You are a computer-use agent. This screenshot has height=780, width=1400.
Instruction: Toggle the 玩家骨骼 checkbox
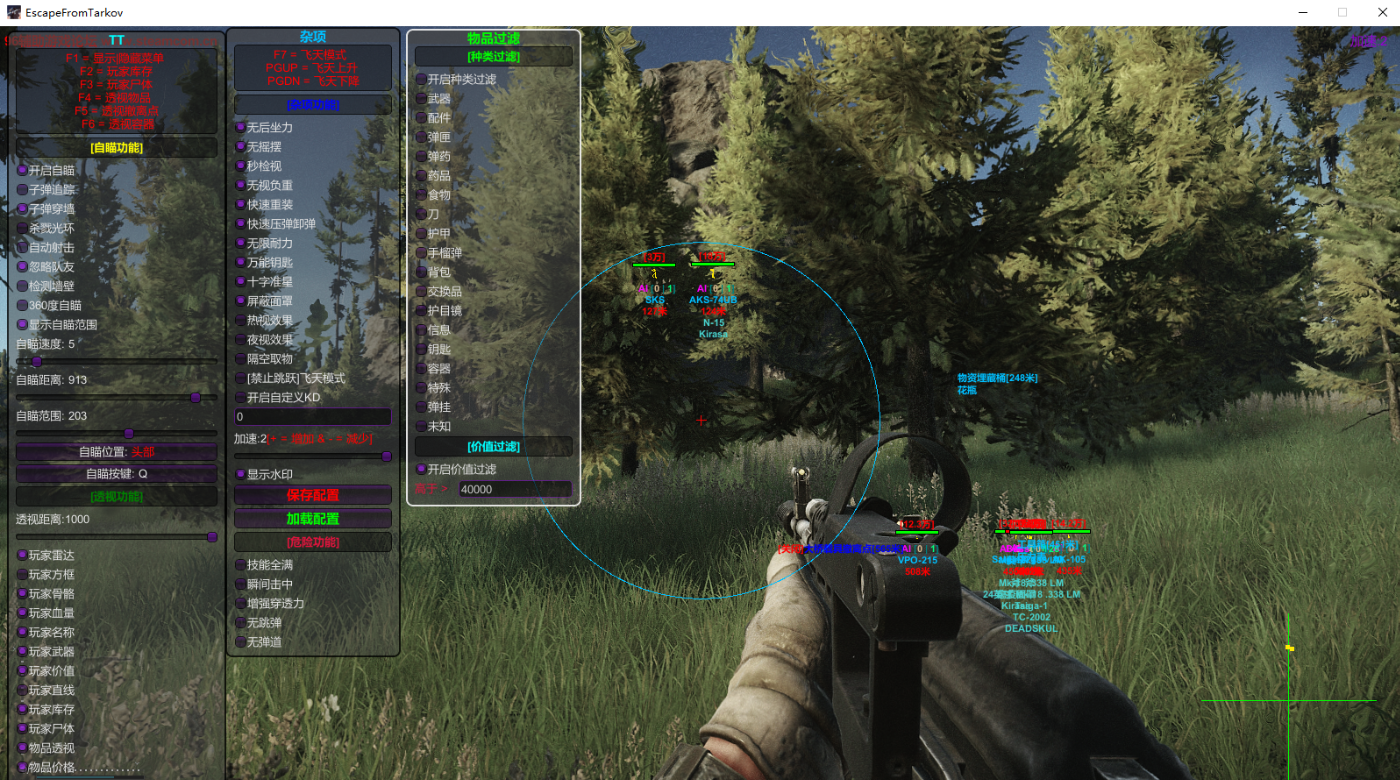pyautogui.click(x=22, y=593)
